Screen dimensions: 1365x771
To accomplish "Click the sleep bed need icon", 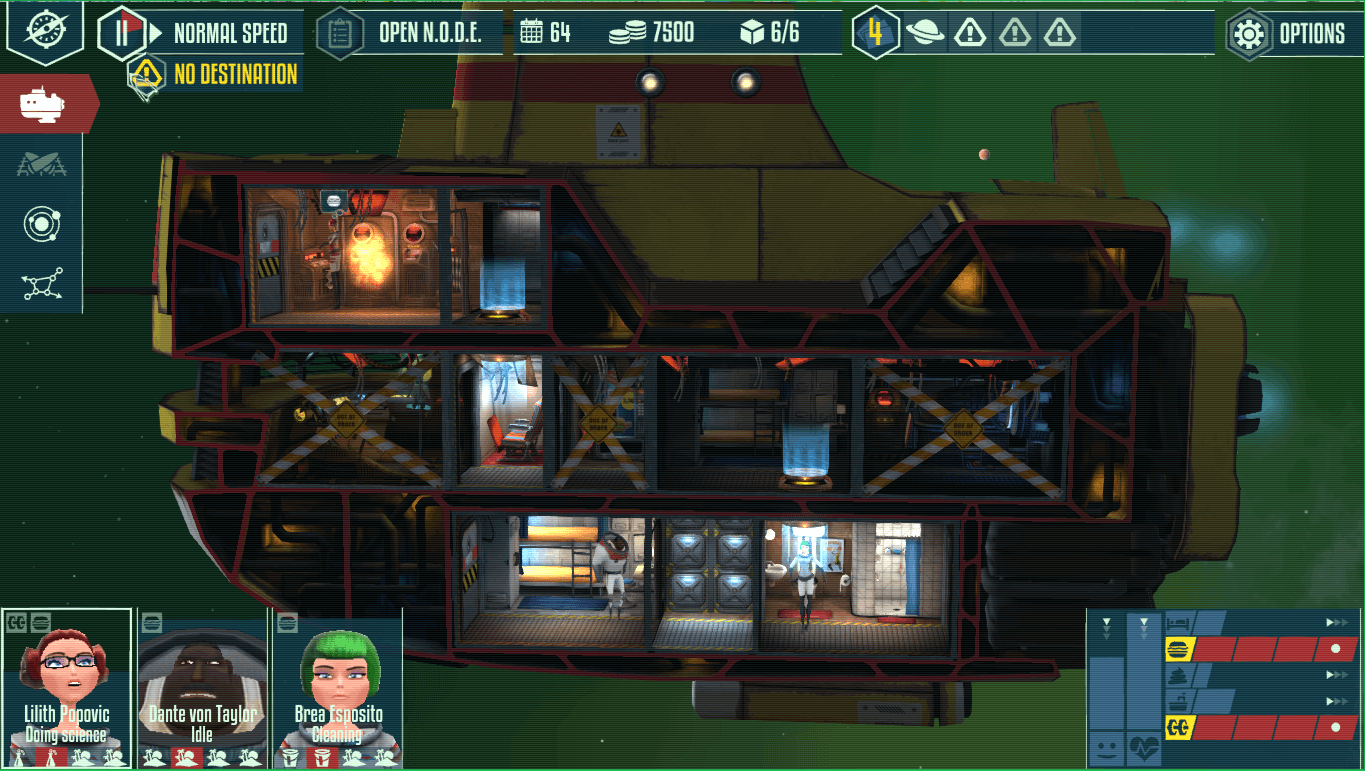I will point(1178,623).
